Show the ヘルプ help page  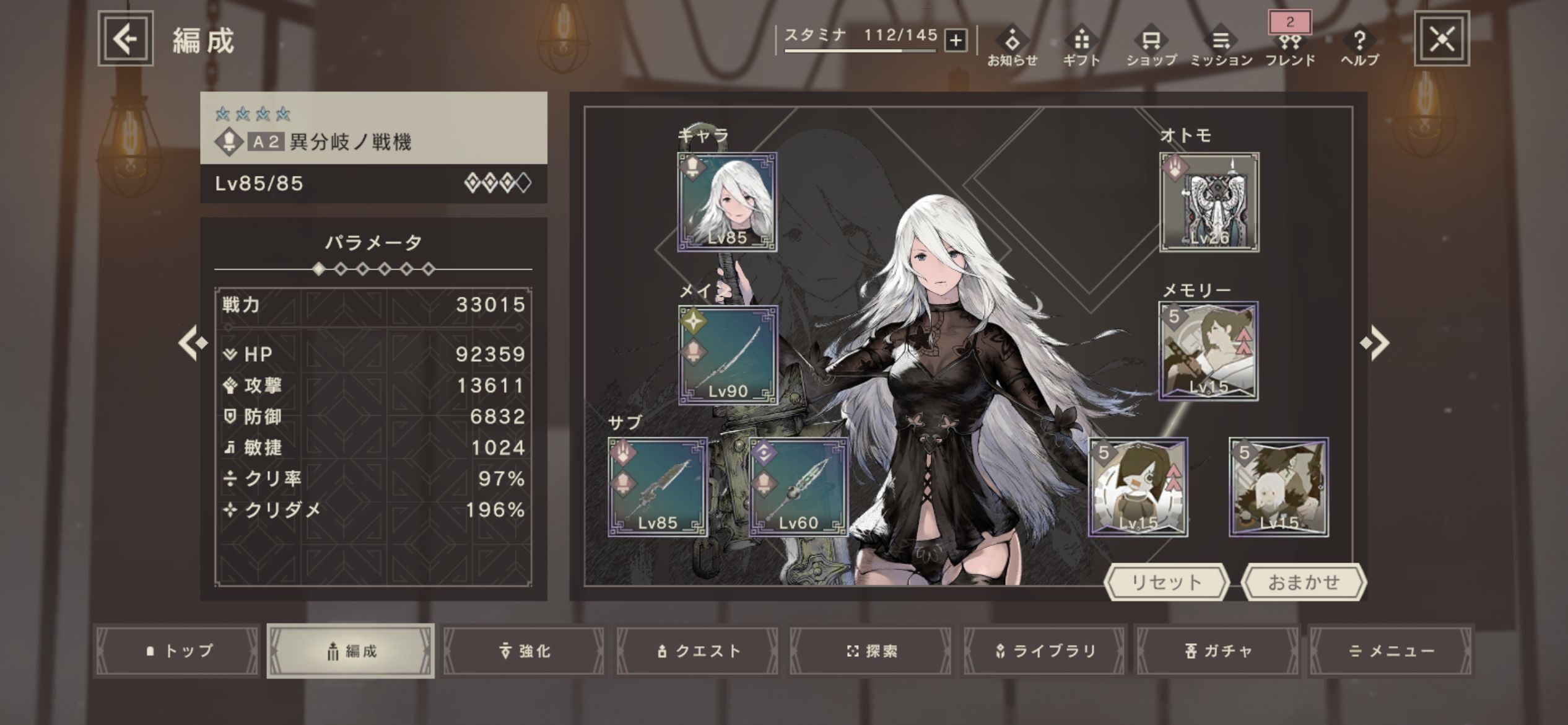1359,47
